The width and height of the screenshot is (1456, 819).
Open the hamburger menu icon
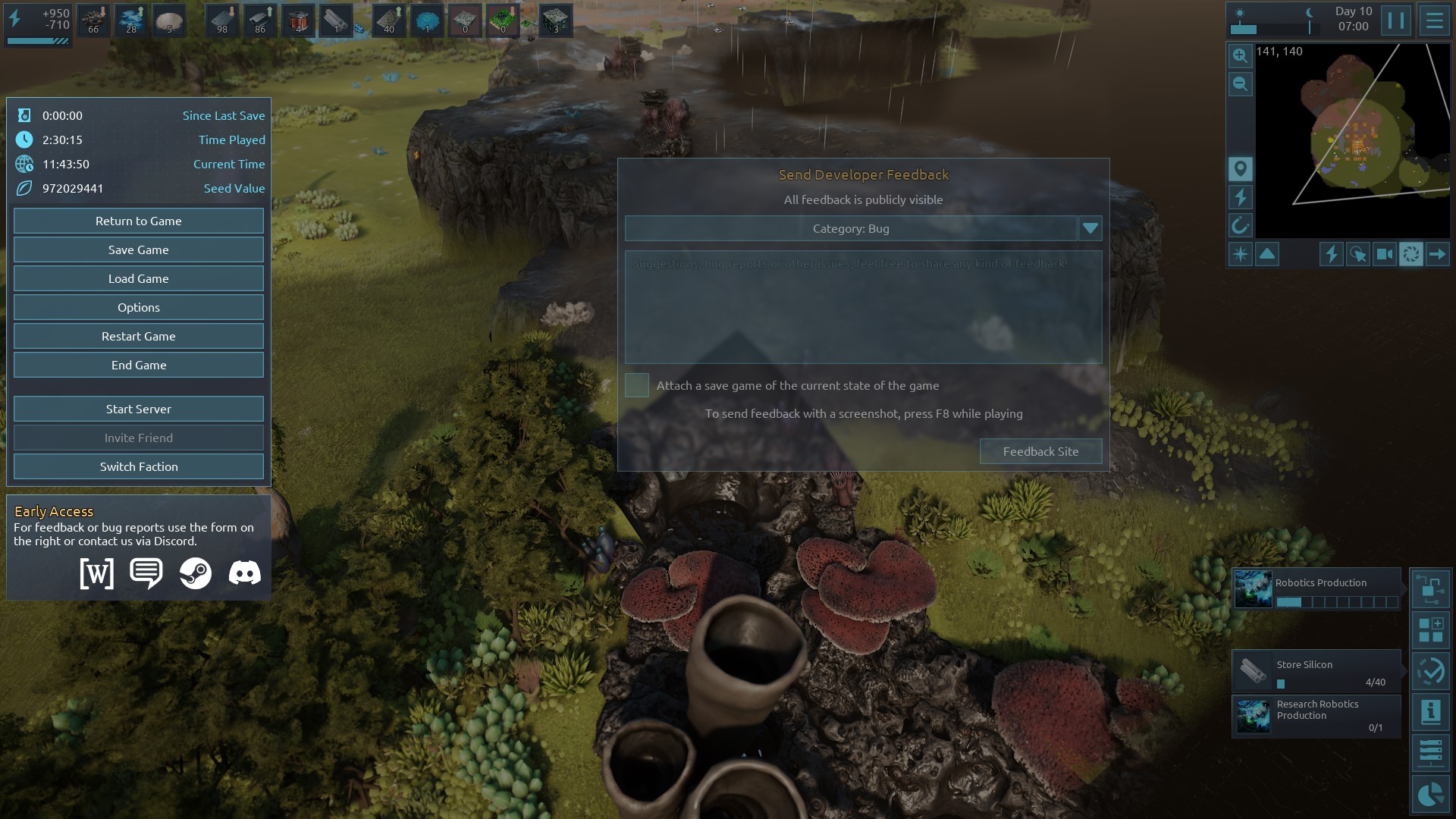(x=1434, y=20)
